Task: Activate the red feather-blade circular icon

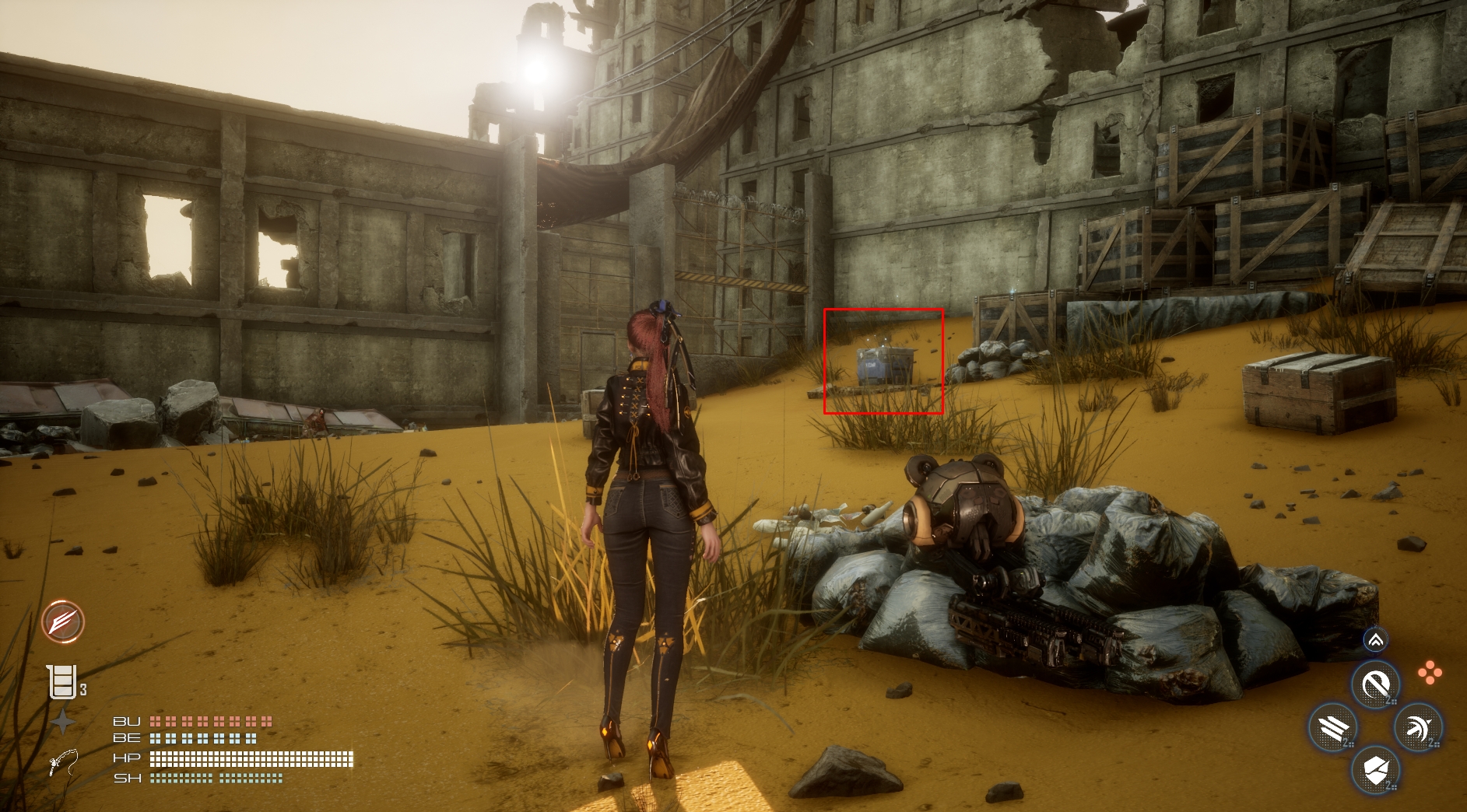Action: tap(63, 621)
